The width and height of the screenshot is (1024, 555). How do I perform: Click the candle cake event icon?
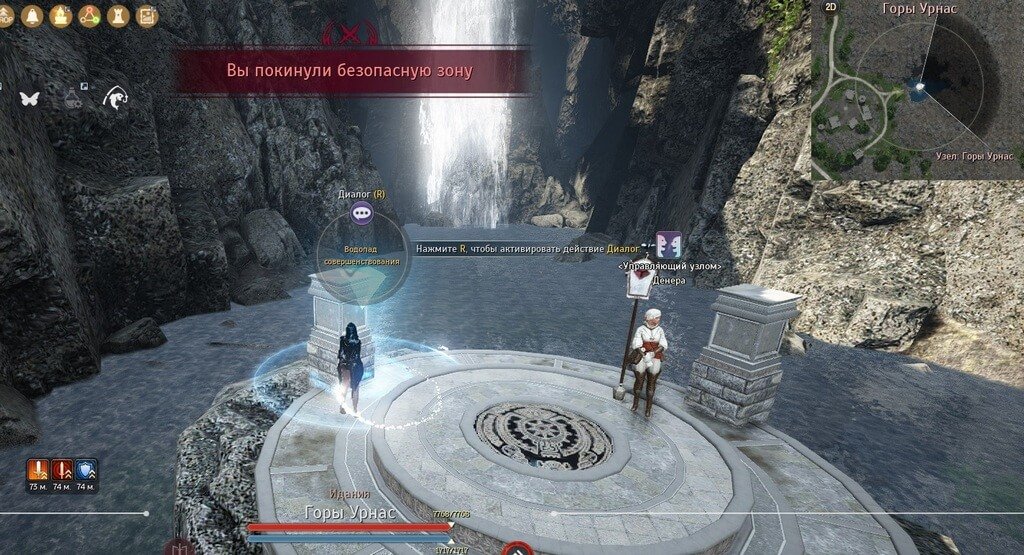pos(60,15)
